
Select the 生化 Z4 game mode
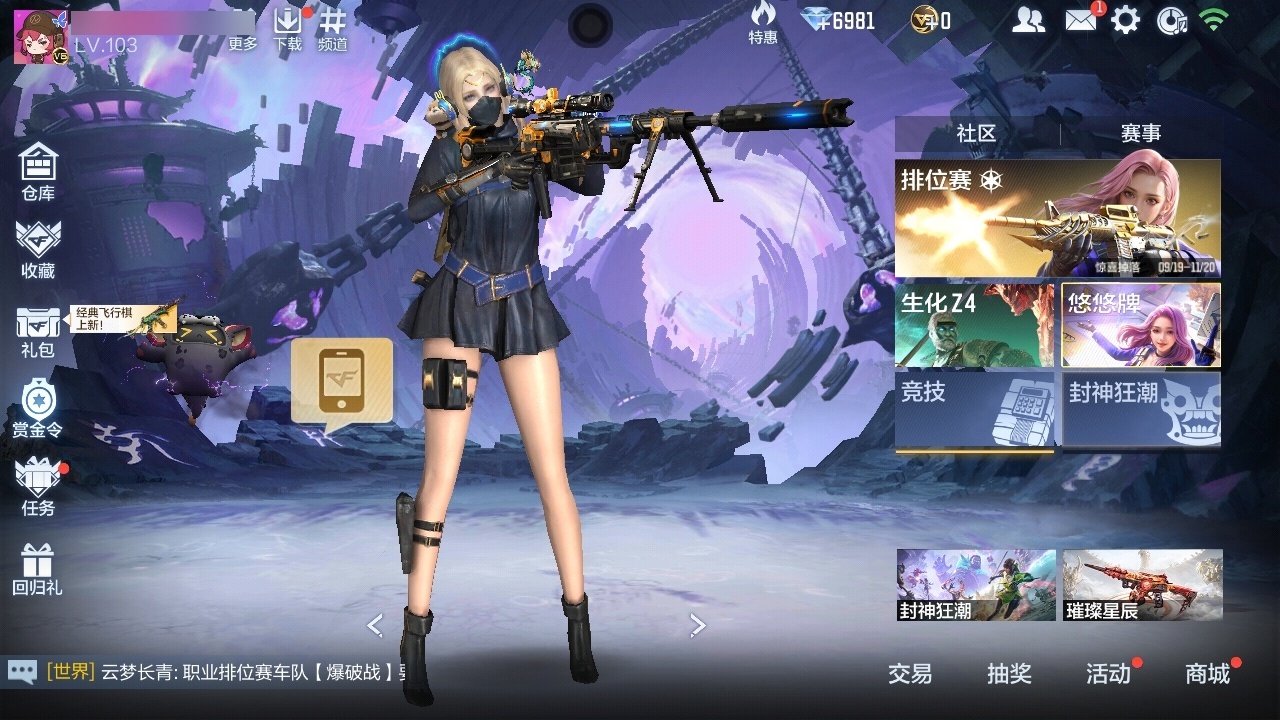974,325
